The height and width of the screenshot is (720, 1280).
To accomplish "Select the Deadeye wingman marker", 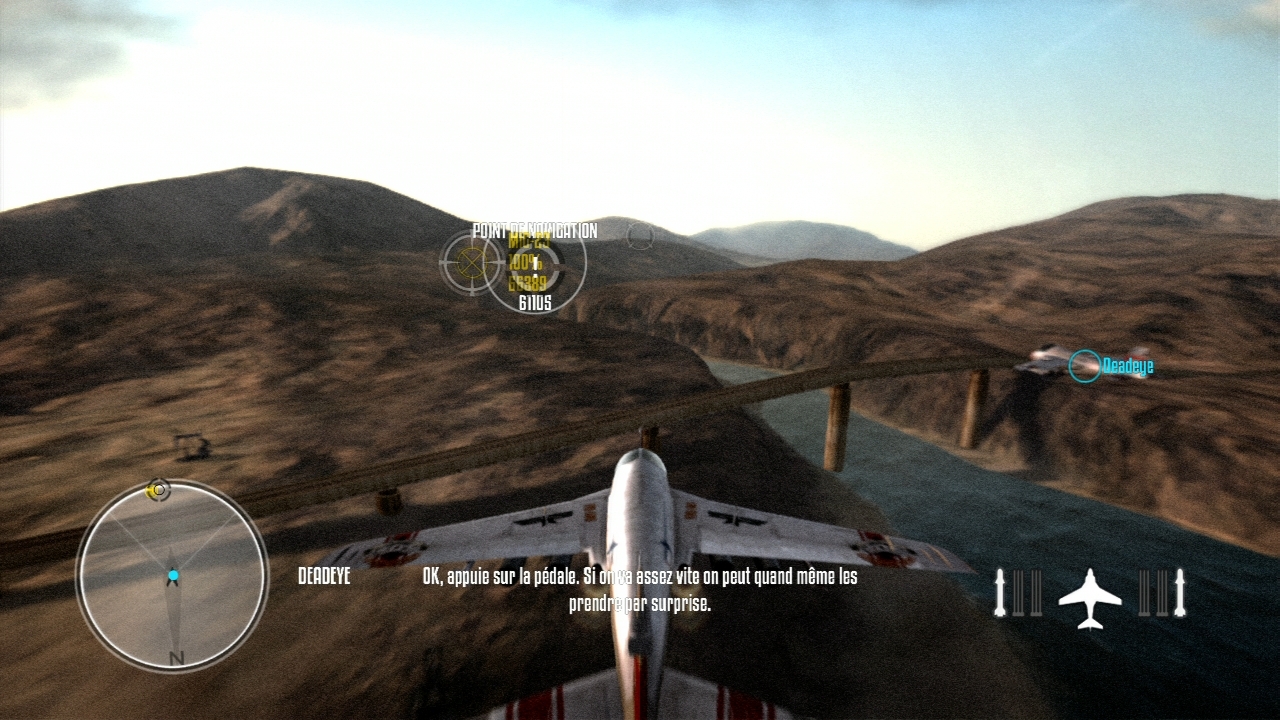I will coord(1084,366).
